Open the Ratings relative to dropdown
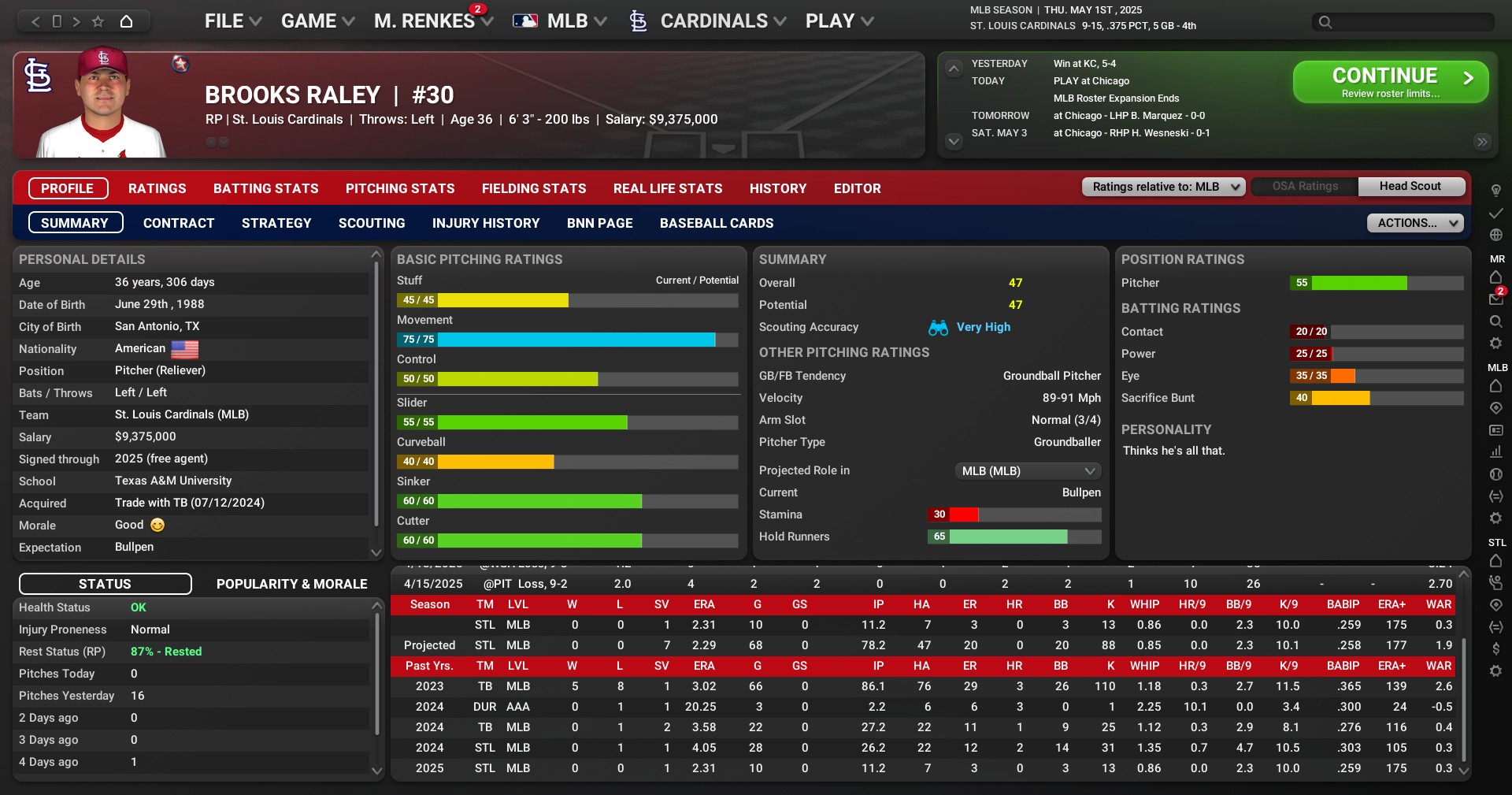The width and height of the screenshot is (1512, 795). 1163,187
